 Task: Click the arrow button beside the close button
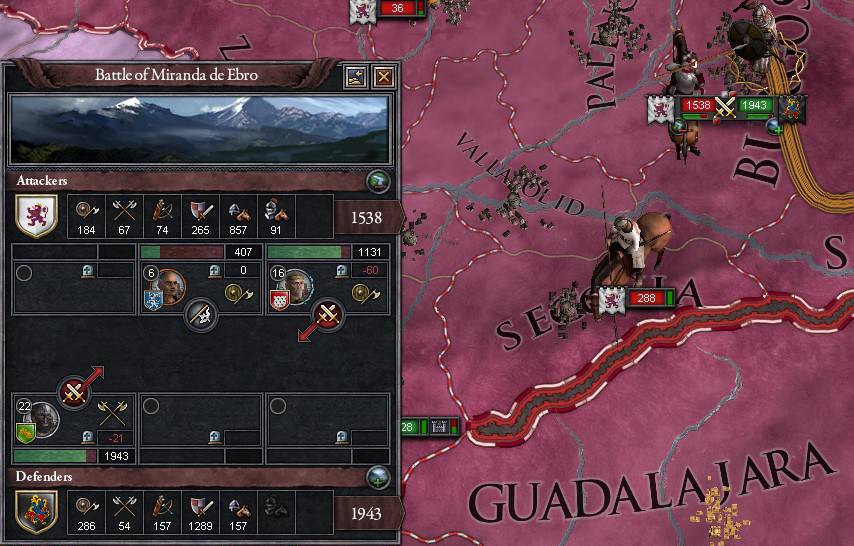coord(355,76)
